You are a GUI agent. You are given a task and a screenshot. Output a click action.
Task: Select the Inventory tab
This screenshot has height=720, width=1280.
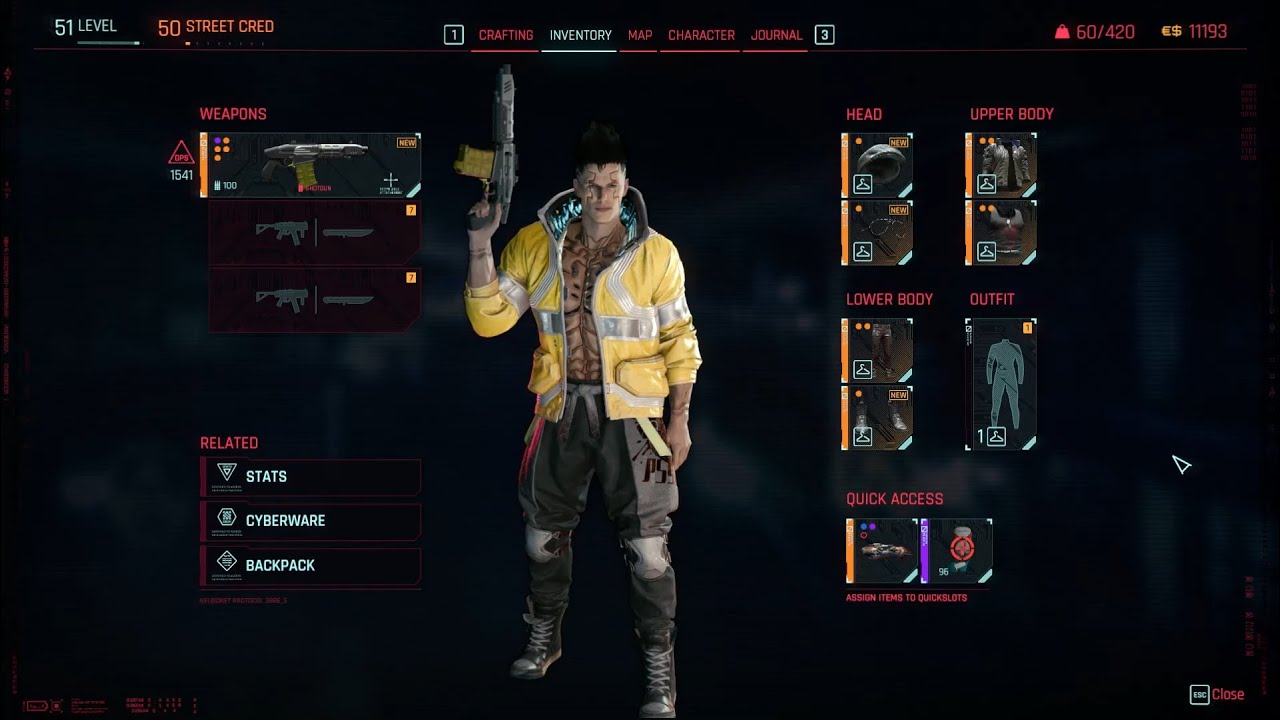580,35
